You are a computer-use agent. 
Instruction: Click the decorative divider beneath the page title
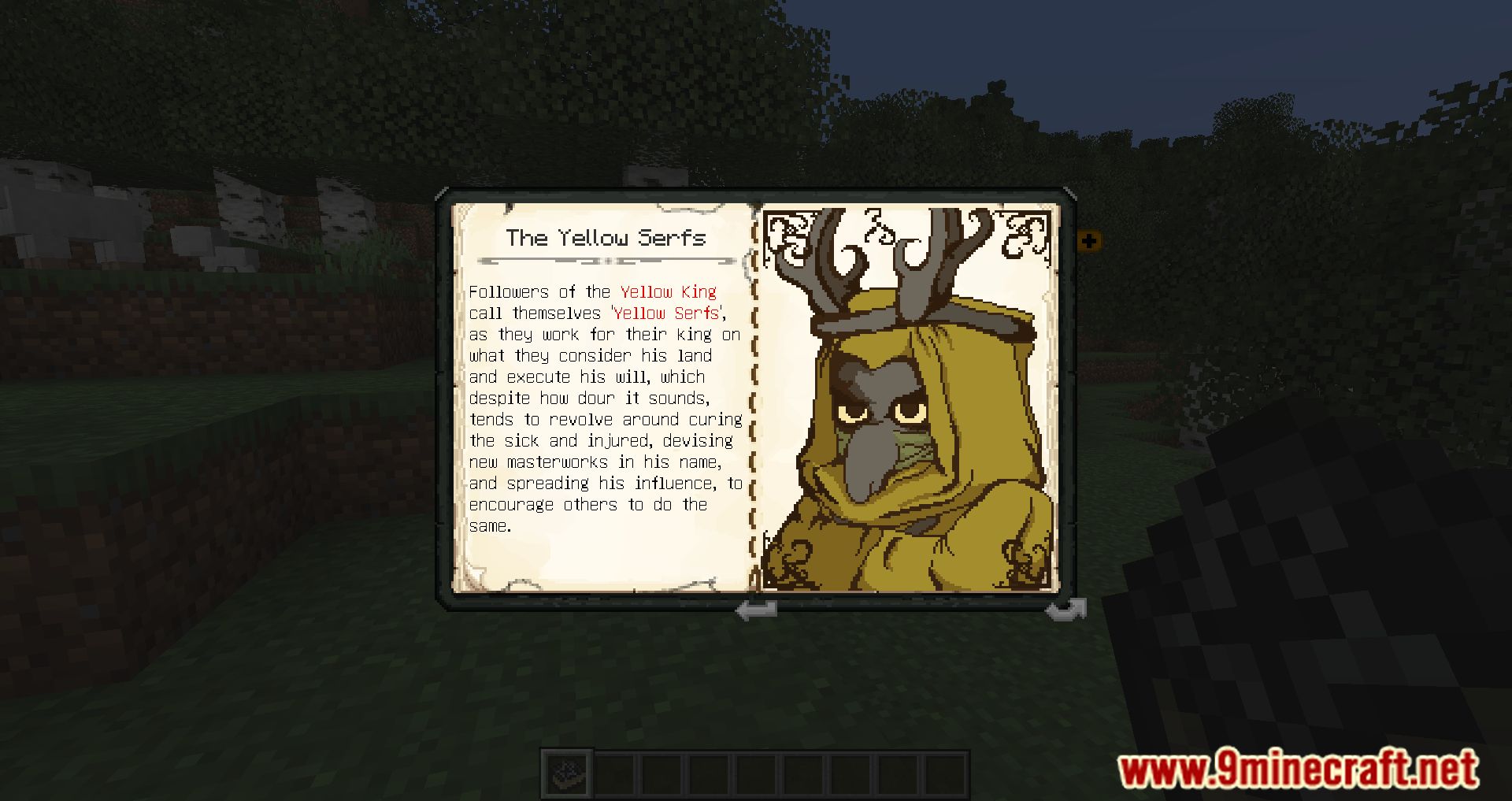tap(606, 260)
